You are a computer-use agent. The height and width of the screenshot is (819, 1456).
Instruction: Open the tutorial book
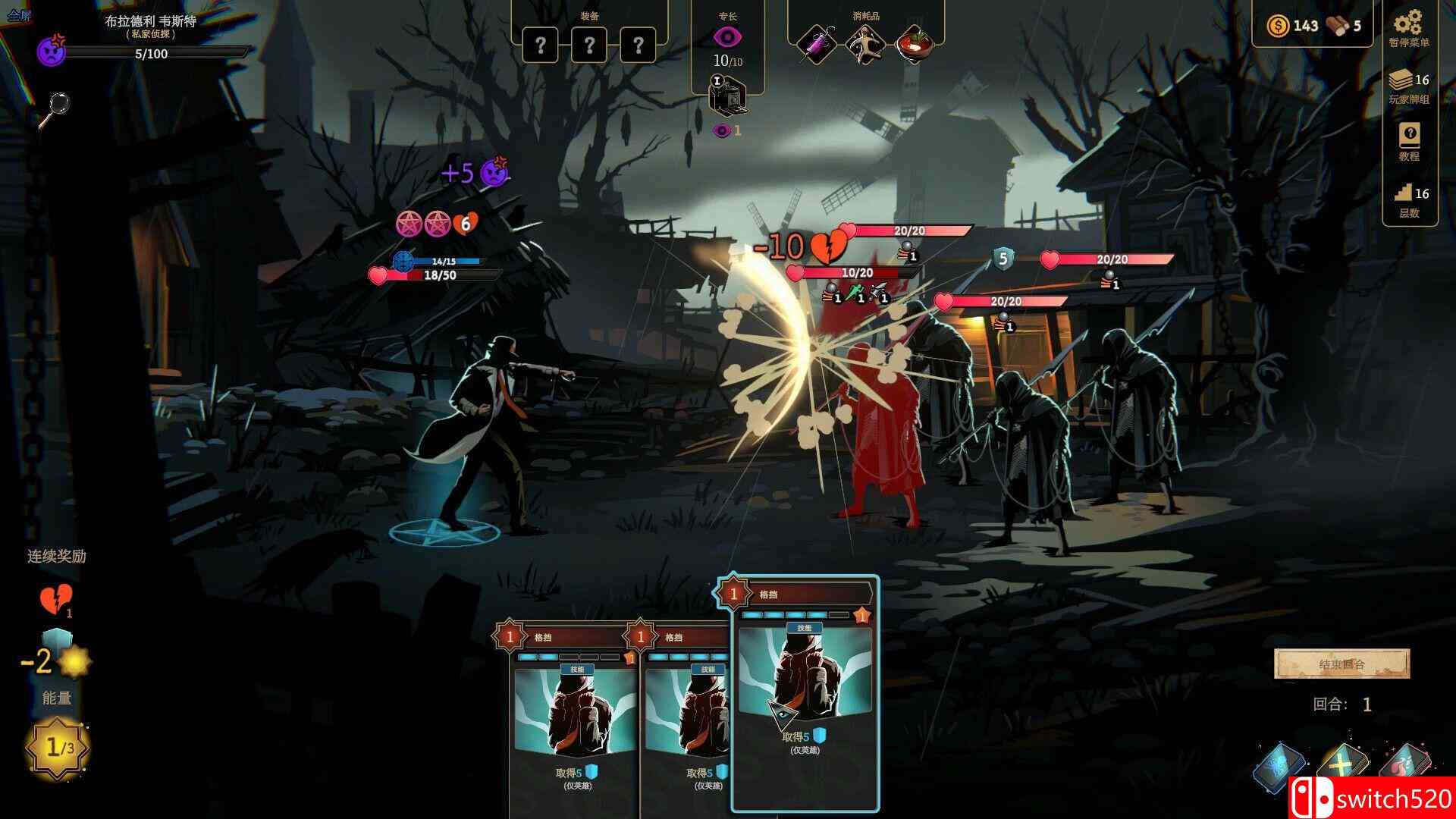click(x=1409, y=136)
